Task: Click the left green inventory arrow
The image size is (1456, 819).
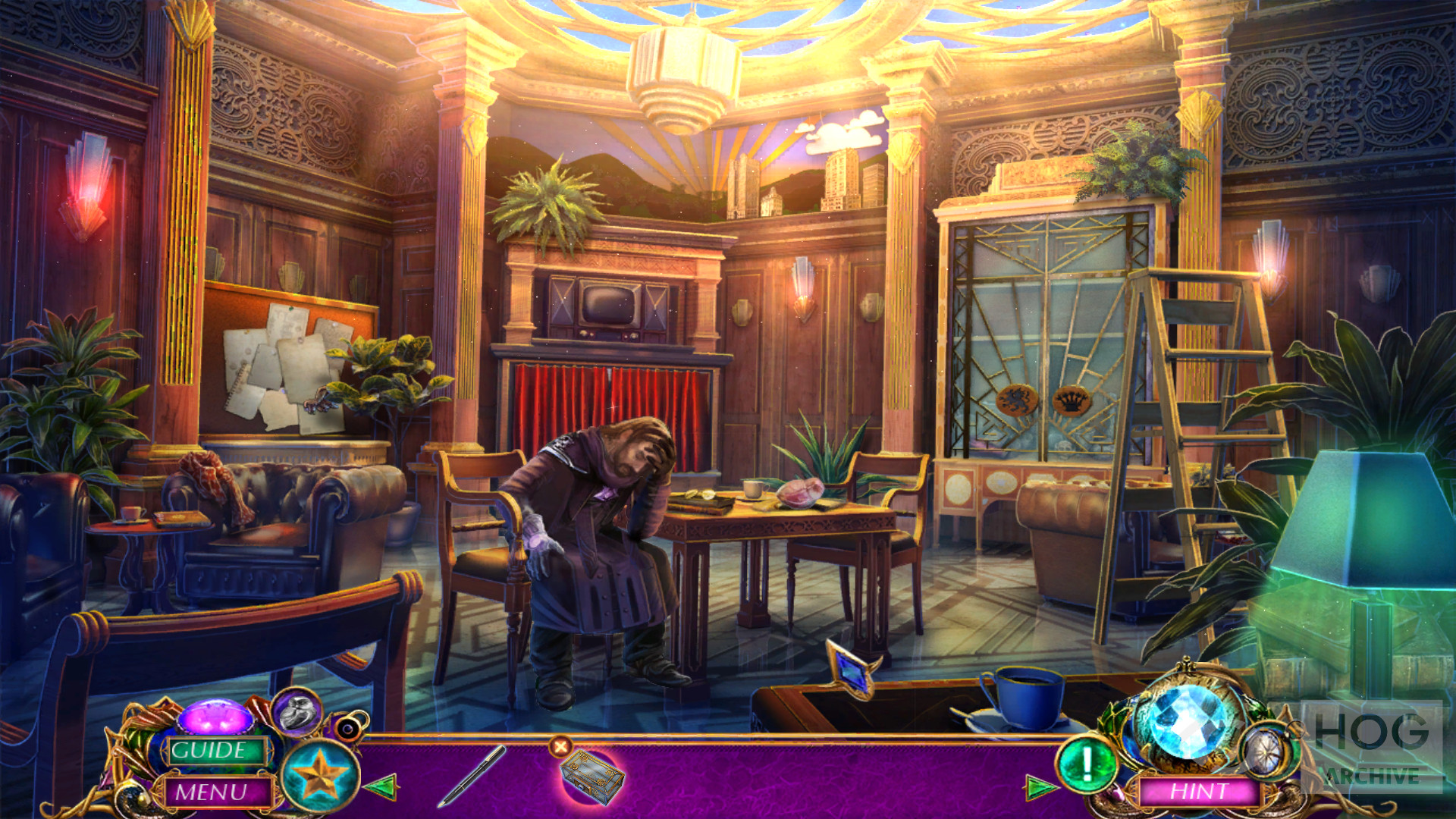Action: pyautogui.click(x=381, y=786)
